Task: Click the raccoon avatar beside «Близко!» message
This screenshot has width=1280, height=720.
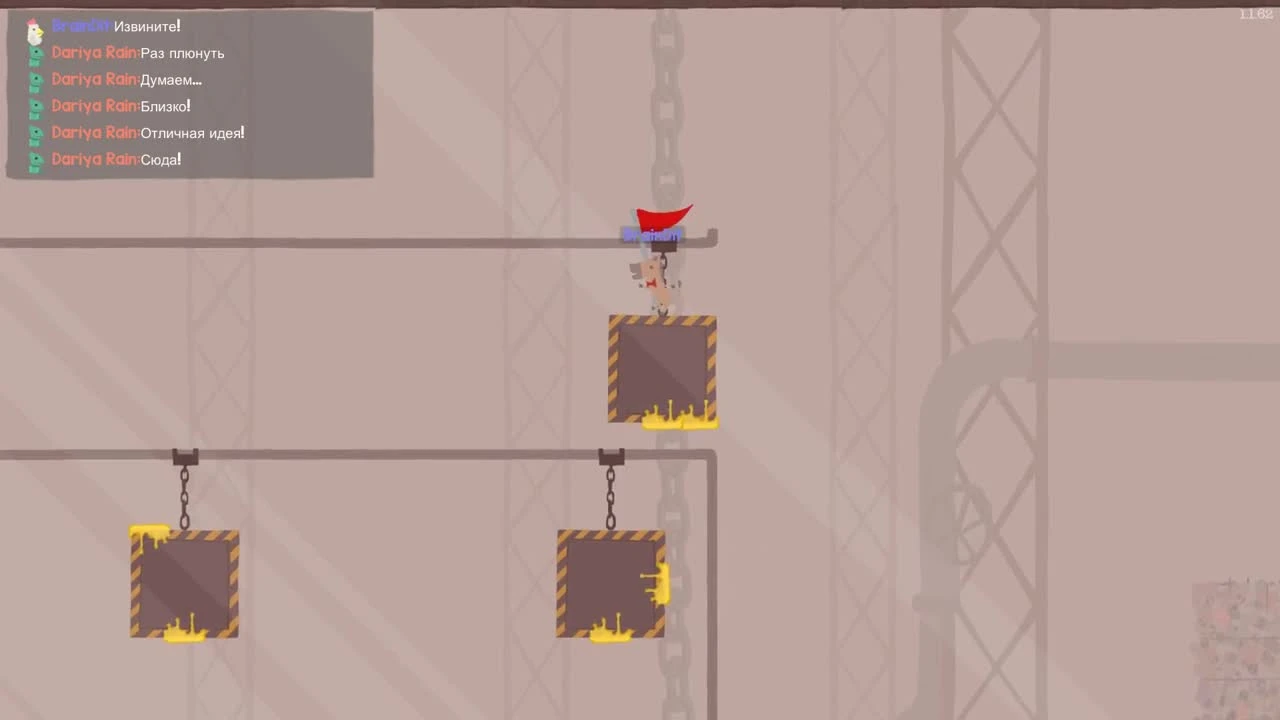Action: point(35,106)
